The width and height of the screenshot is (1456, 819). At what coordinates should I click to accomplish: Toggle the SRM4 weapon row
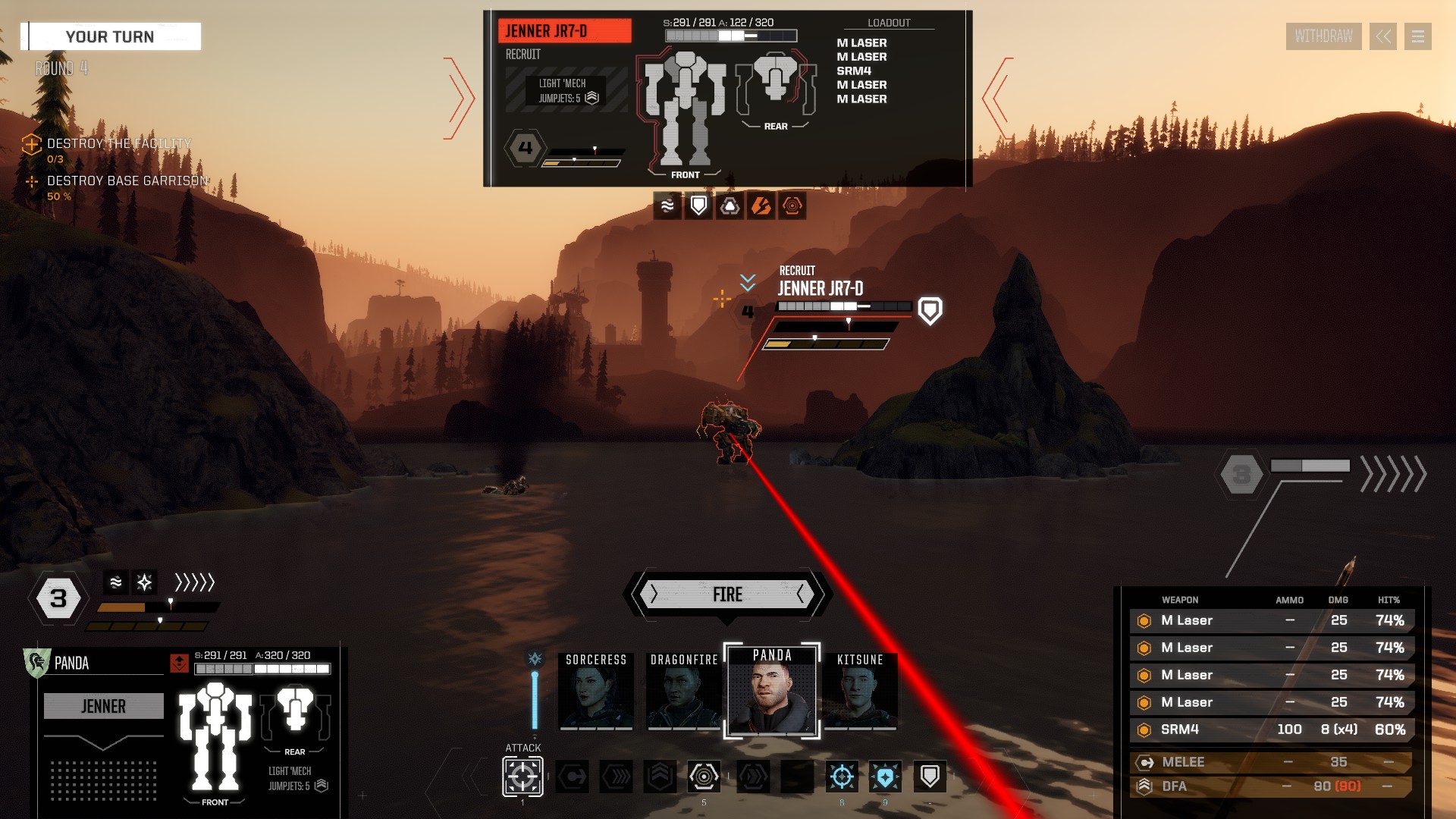1271,730
